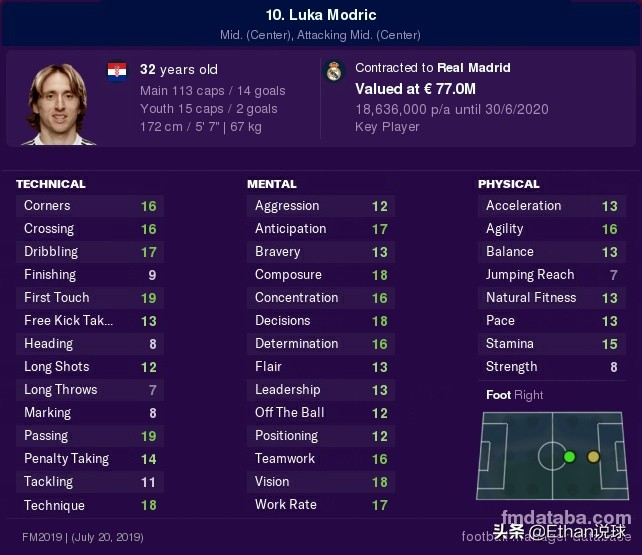Click the green position dot on the pitch
Viewport: 642px width, 555px height.
pyautogui.click(x=569, y=457)
